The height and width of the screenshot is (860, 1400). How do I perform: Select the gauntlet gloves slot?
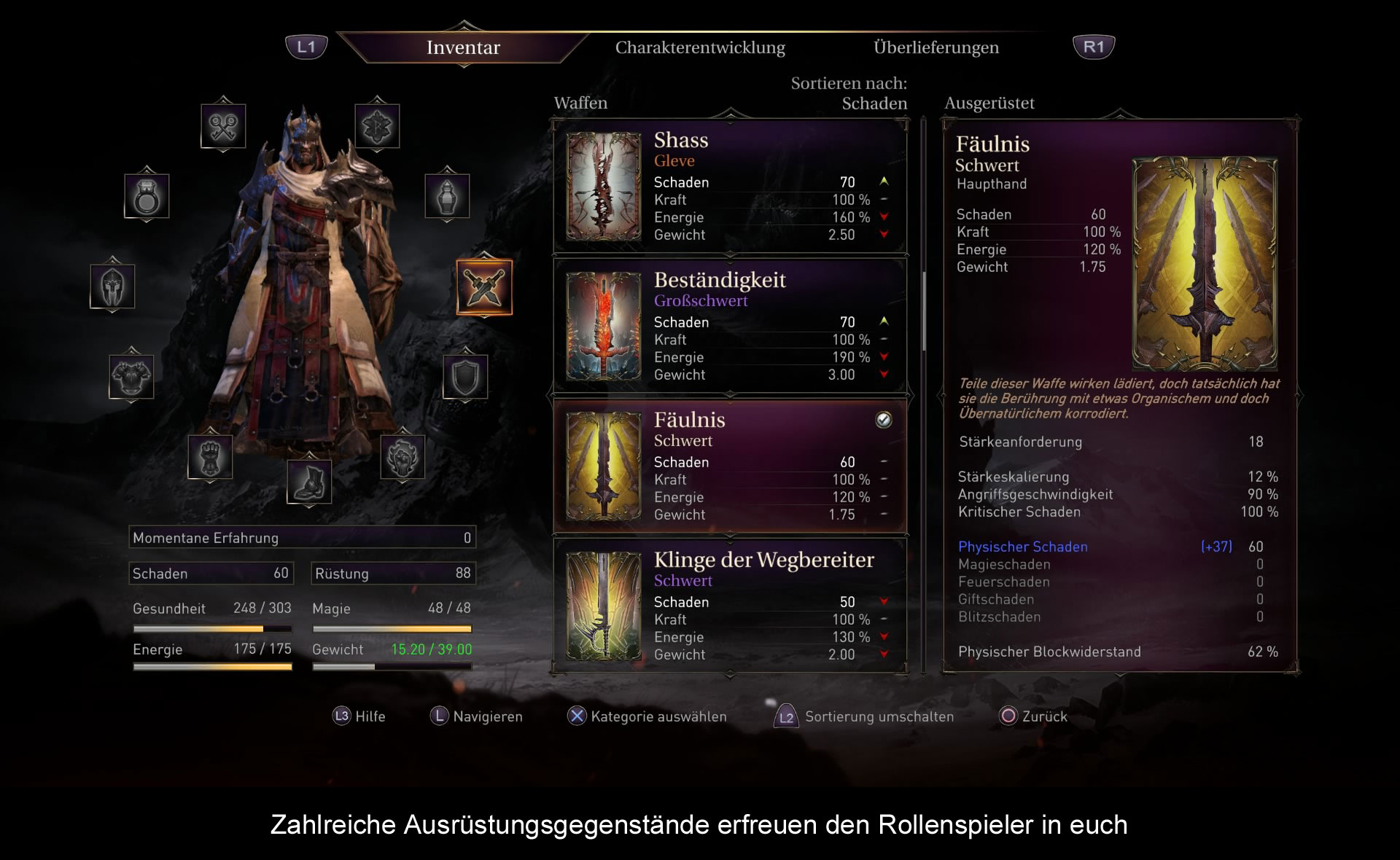210,457
